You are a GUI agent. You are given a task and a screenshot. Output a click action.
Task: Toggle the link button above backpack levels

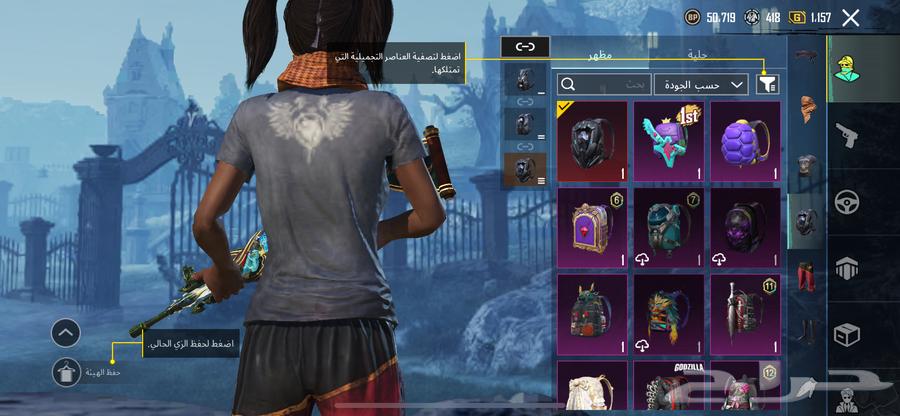pyautogui.click(x=526, y=46)
